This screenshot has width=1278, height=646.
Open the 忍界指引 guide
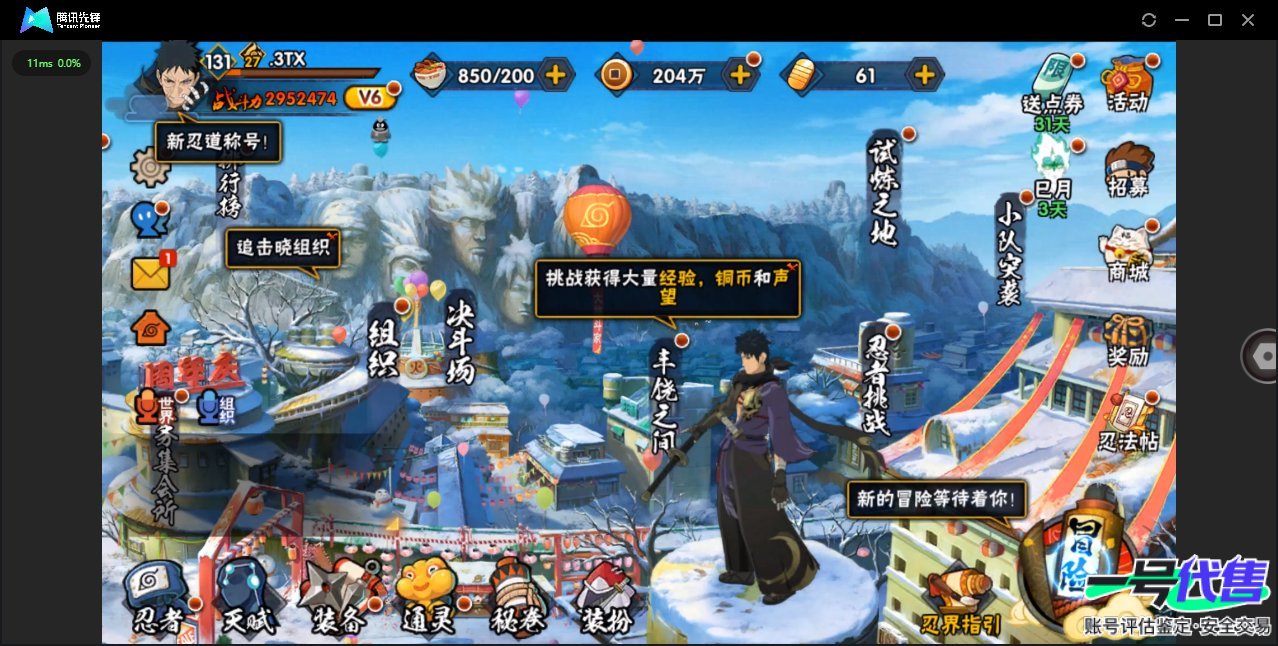click(x=960, y=600)
